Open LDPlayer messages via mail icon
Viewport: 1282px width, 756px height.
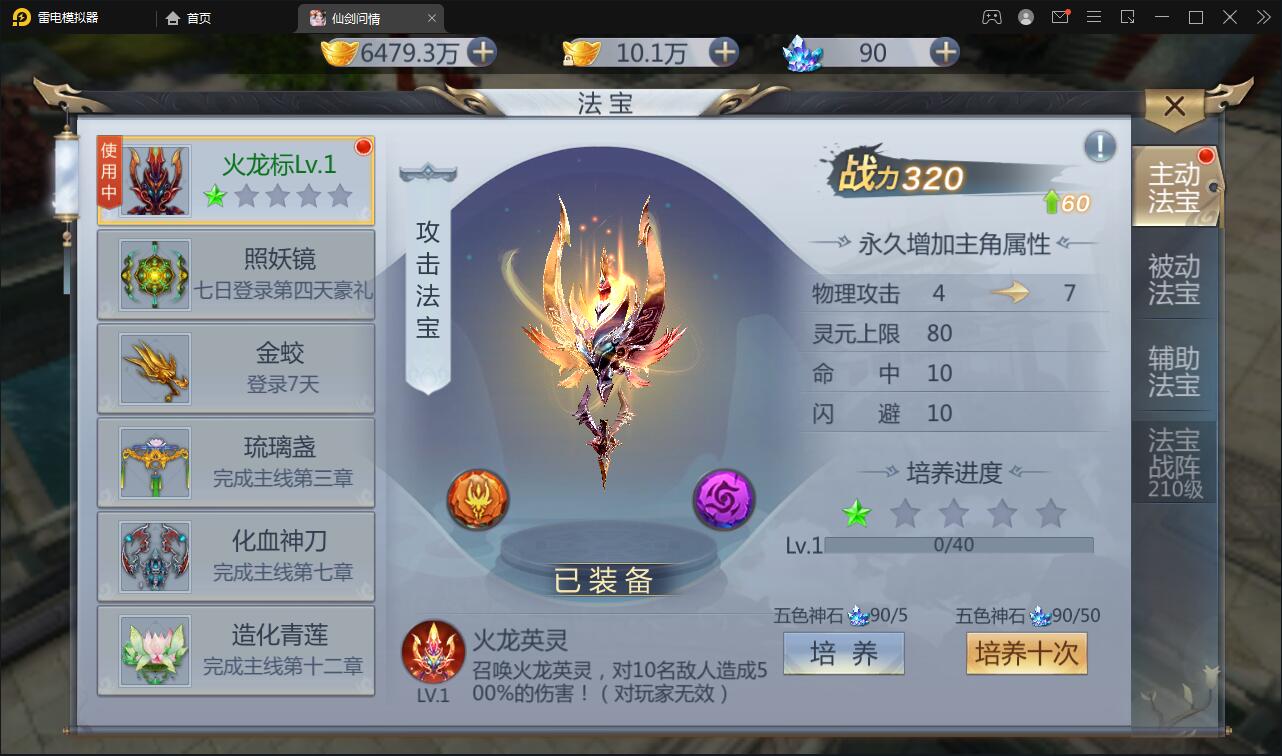tap(1062, 17)
